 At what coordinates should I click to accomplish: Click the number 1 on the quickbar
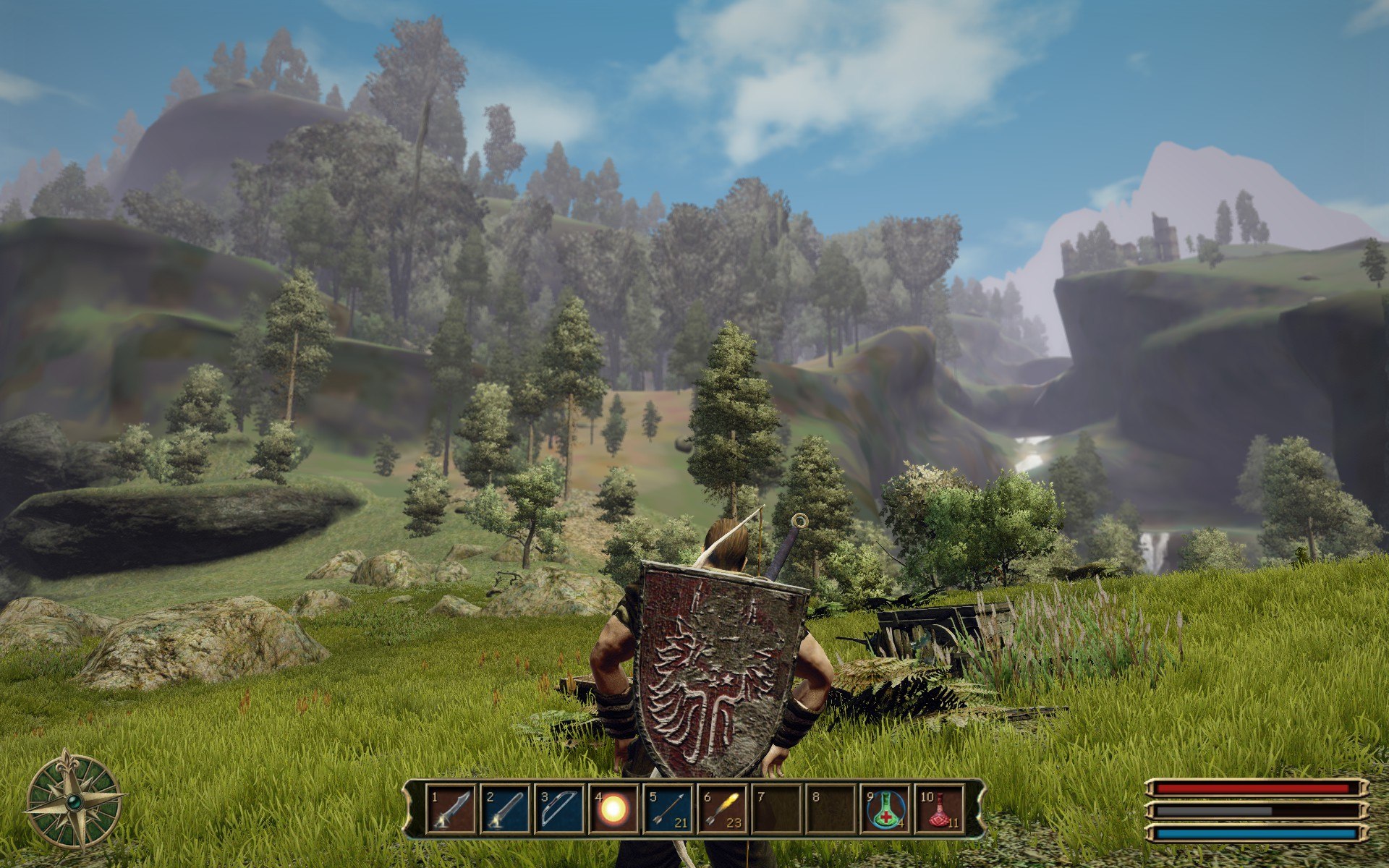[x=434, y=796]
